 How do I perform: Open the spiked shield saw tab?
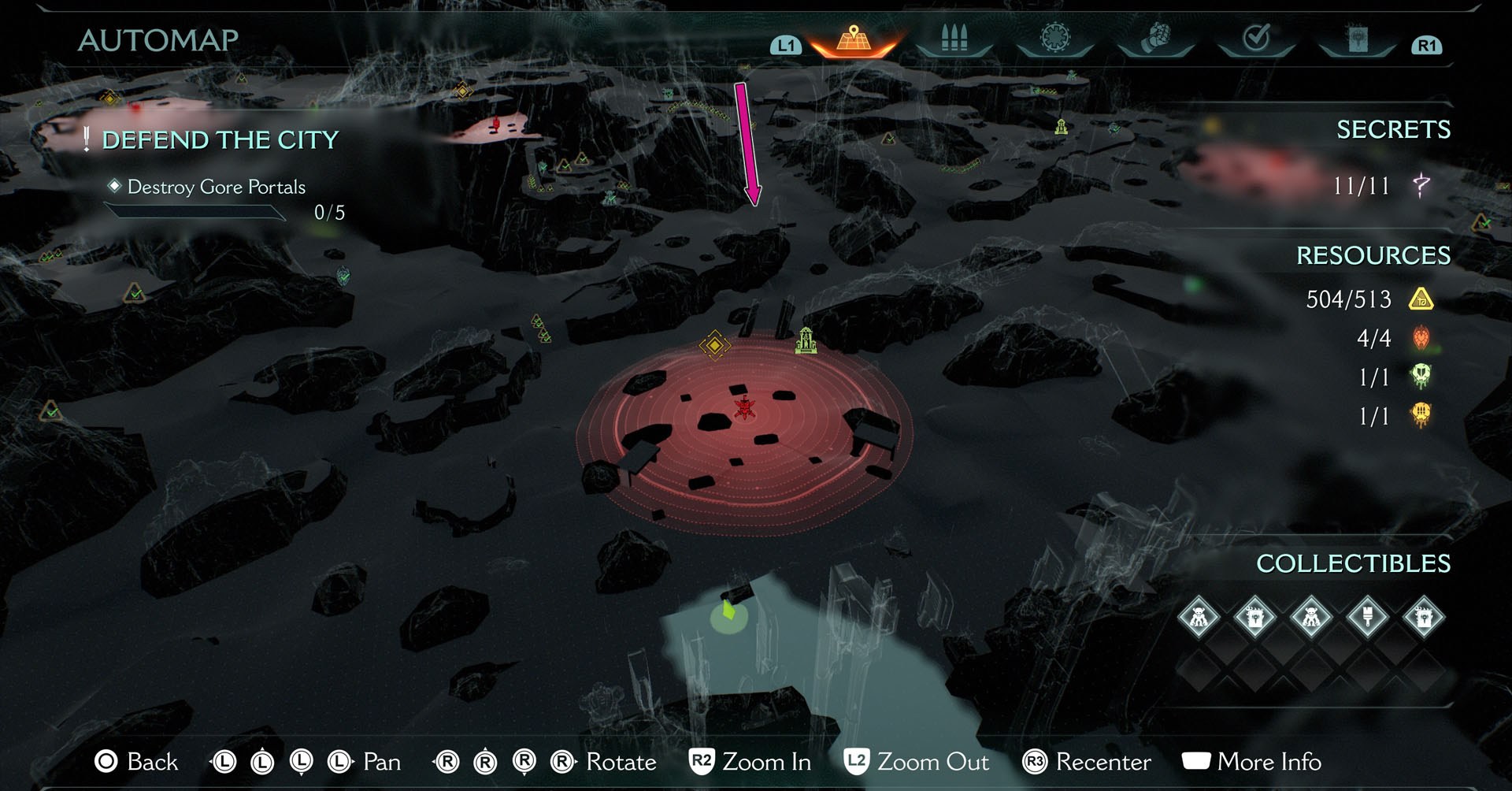pos(1054,39)
